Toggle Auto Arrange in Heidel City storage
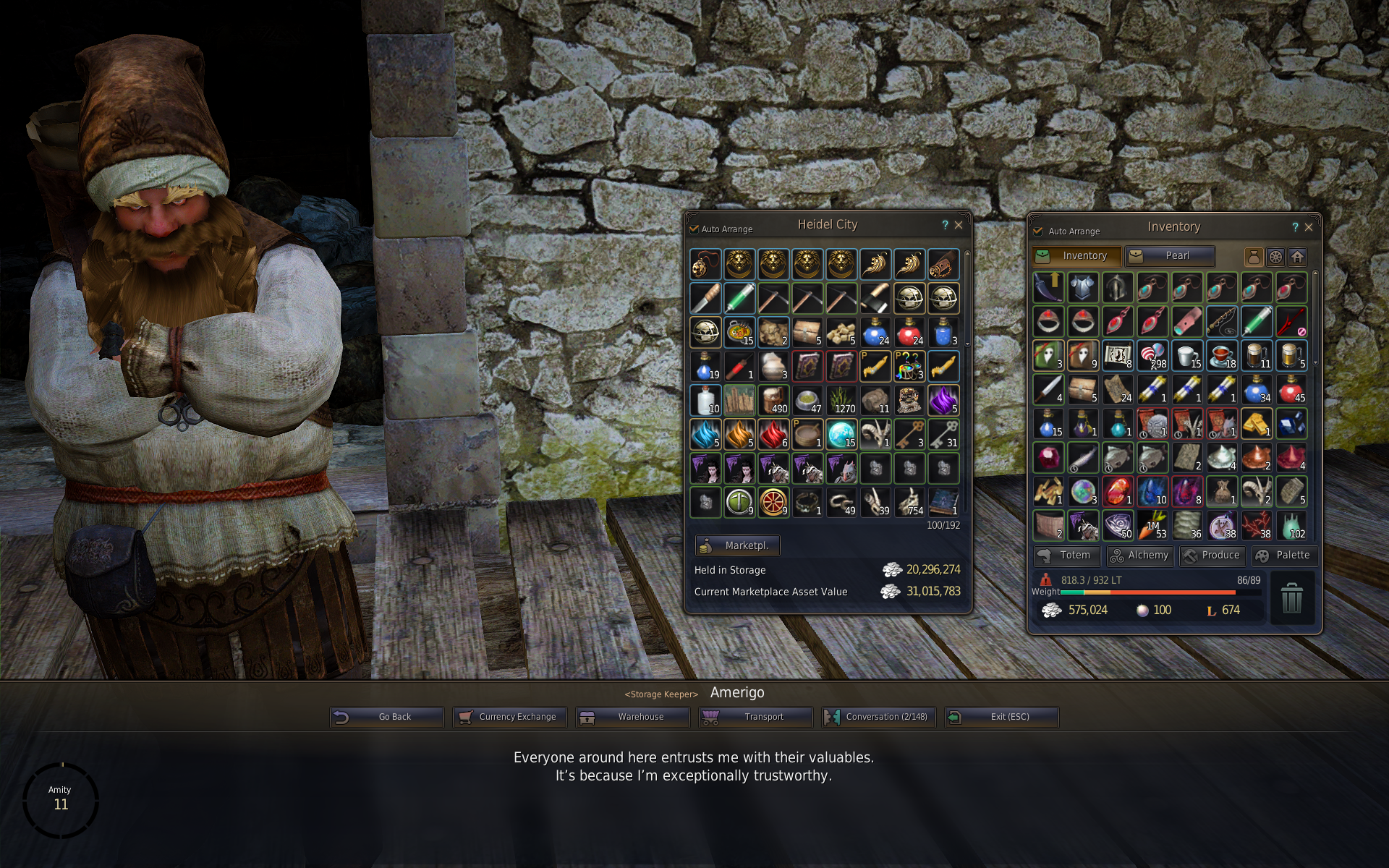This screenshot has height=868, width=1389. click(694, 229)
